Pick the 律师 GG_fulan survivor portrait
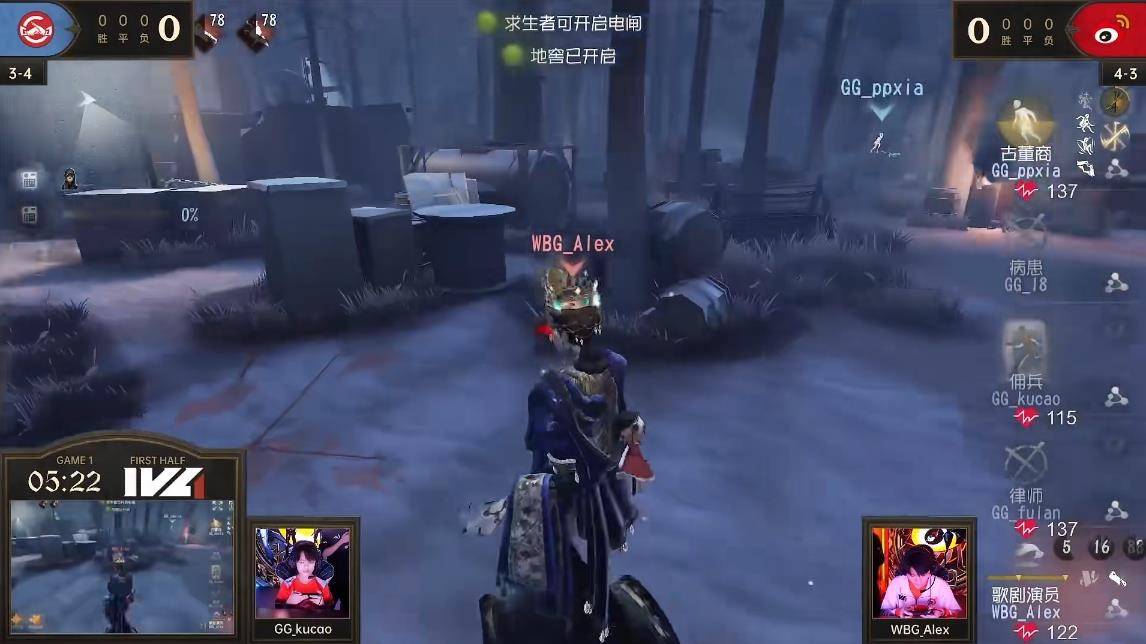Image resolution: width=1146 pixels, height=644 pixels. pyautogui.click(x=1025, y=462)
